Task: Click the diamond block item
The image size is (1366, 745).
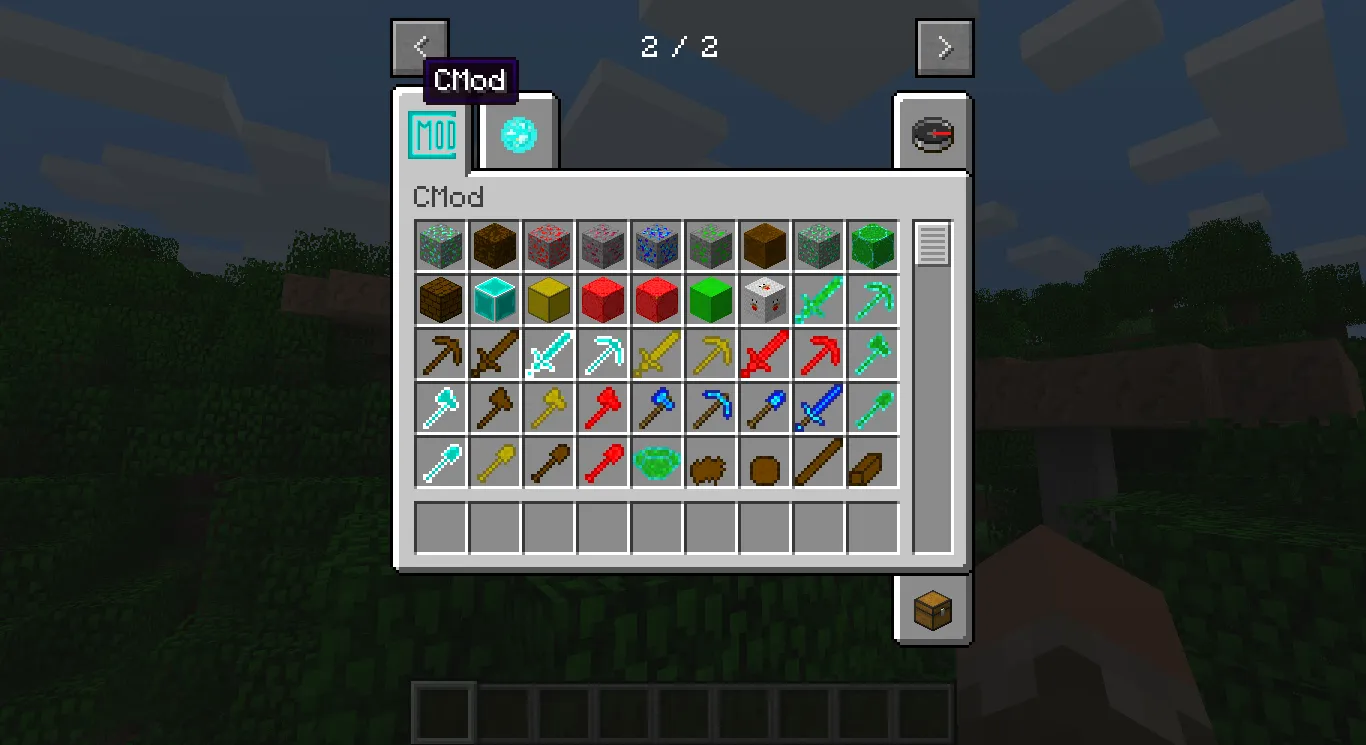Action: point(494,299)
